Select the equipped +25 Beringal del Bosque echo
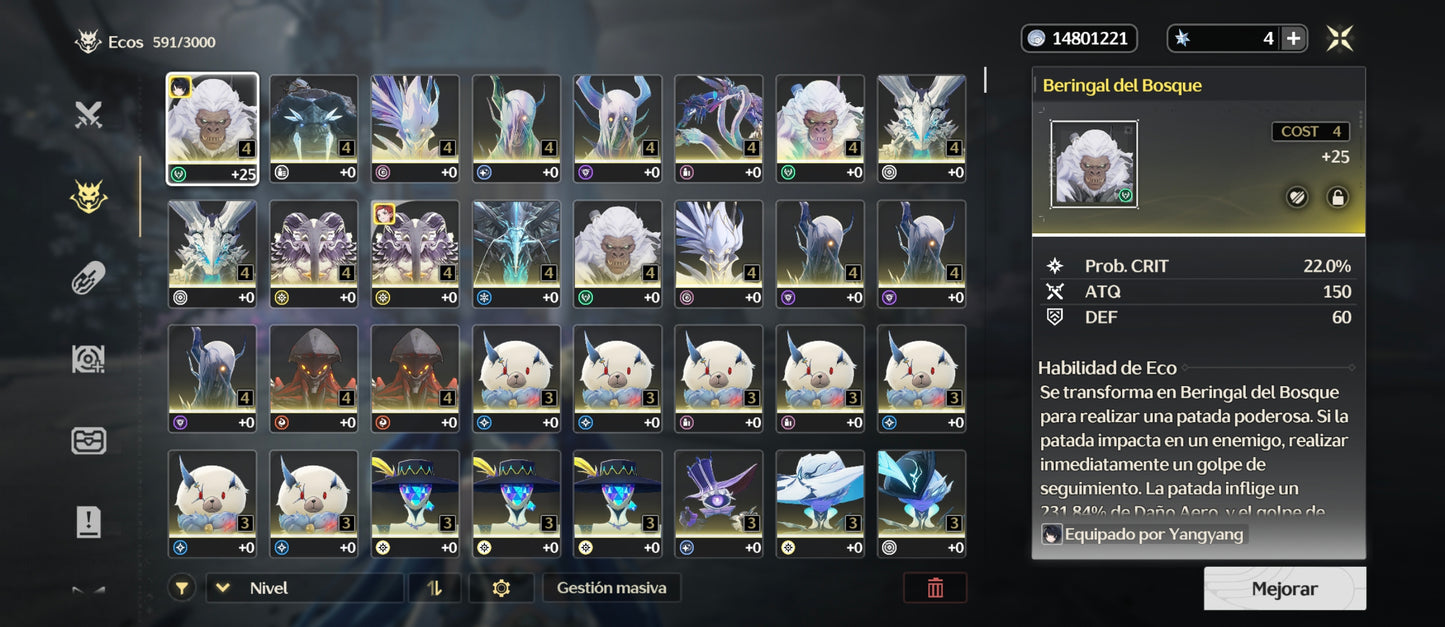The image size is (1445, 627). coord(212,128)
